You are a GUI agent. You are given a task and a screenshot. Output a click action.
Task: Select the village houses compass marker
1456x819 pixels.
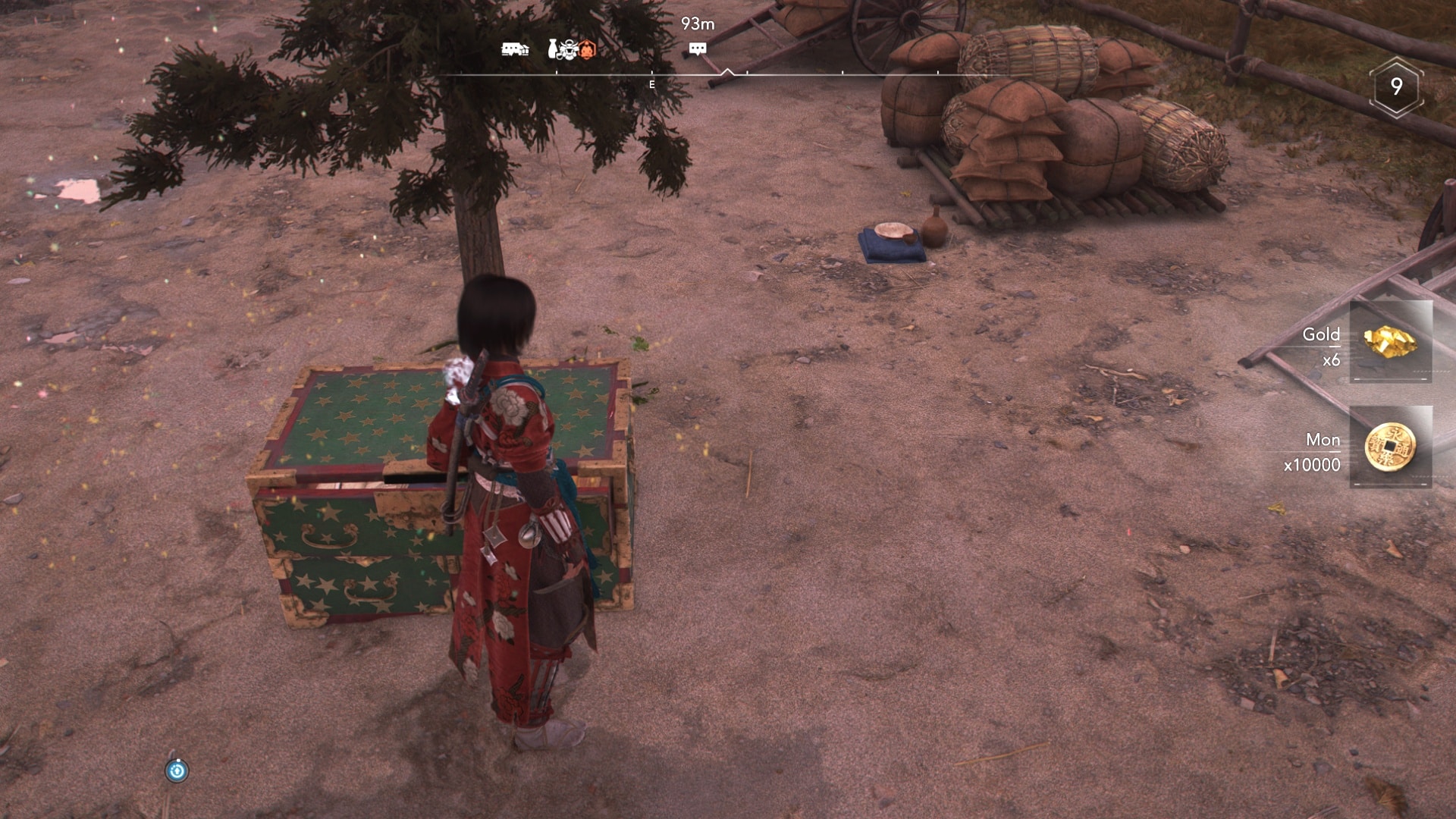tap(515, 50)
